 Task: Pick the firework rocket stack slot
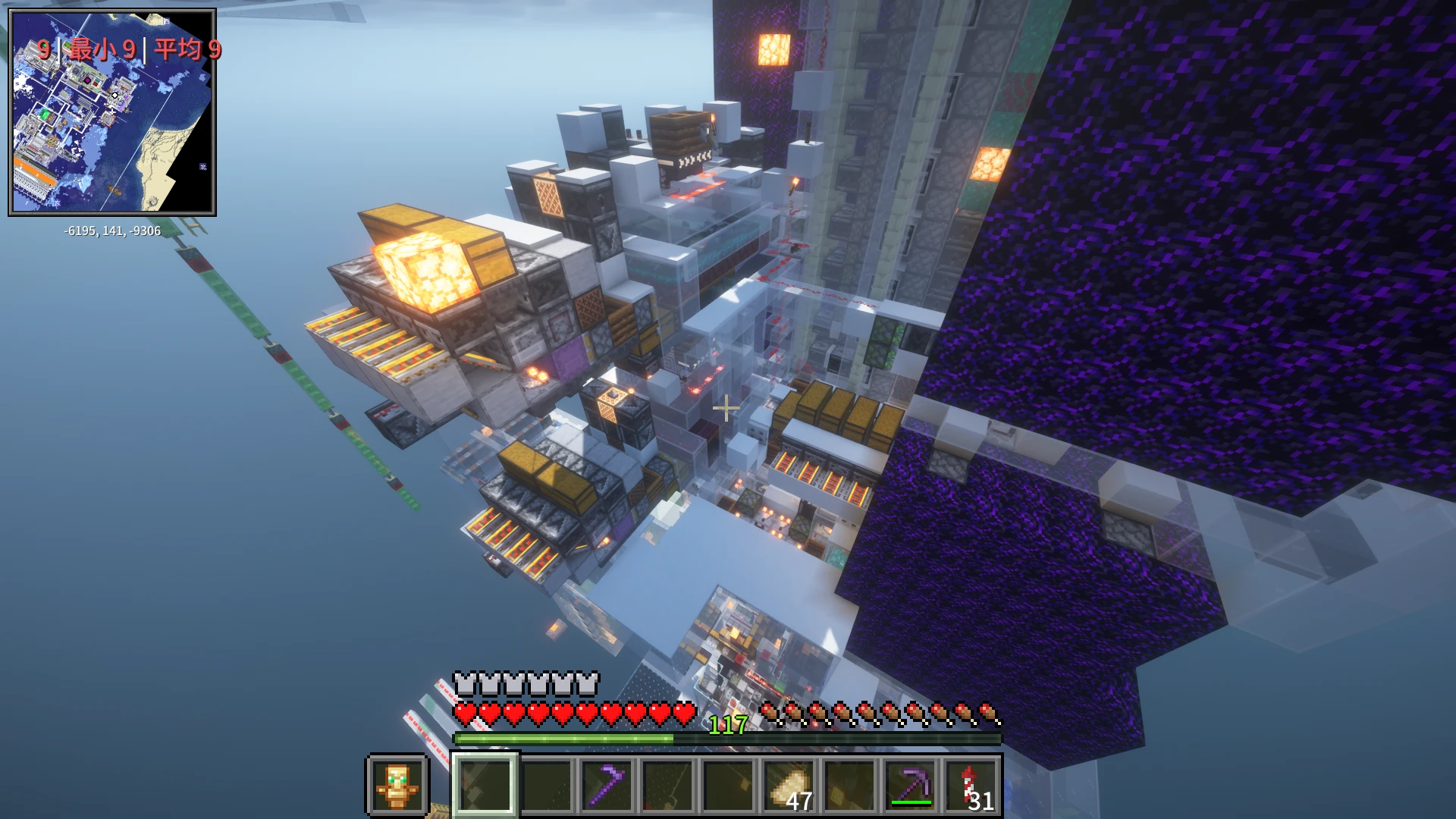971,786
